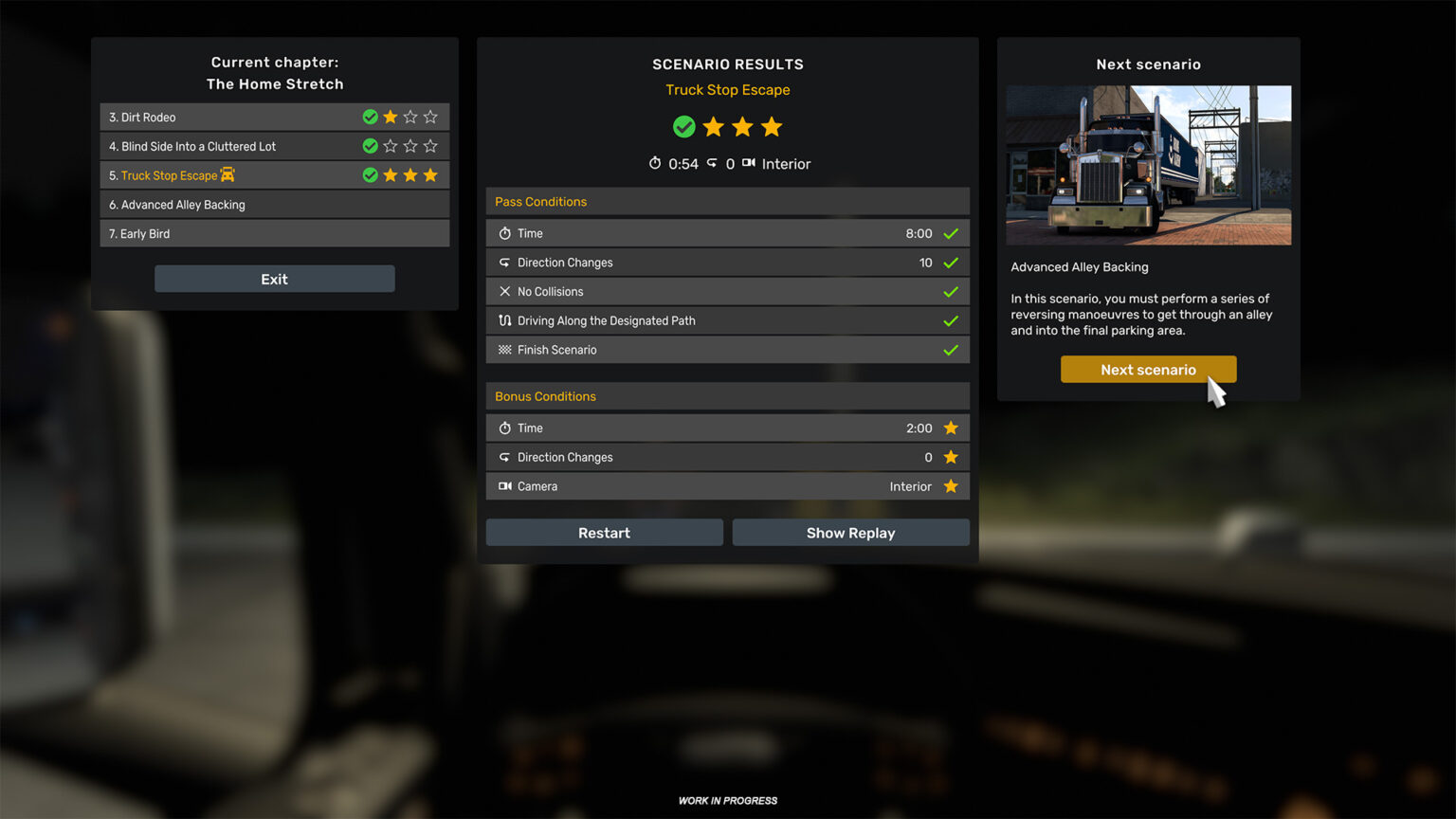Collapse the Bonus Conditions section header
Image resolution: width=1456 pixels, height=819 pixels.
(727, 396)
